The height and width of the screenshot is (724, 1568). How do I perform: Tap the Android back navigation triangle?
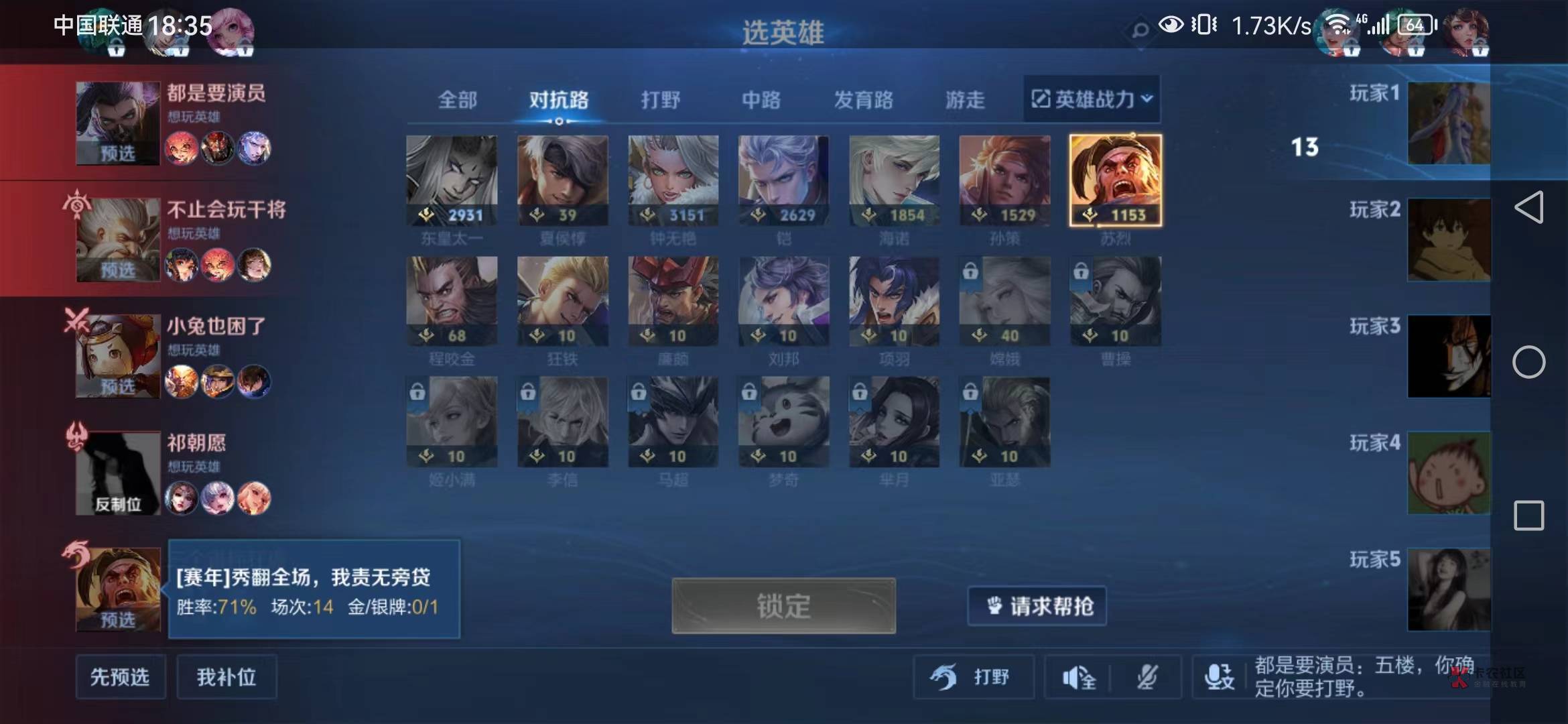(x=1529, y=207)
